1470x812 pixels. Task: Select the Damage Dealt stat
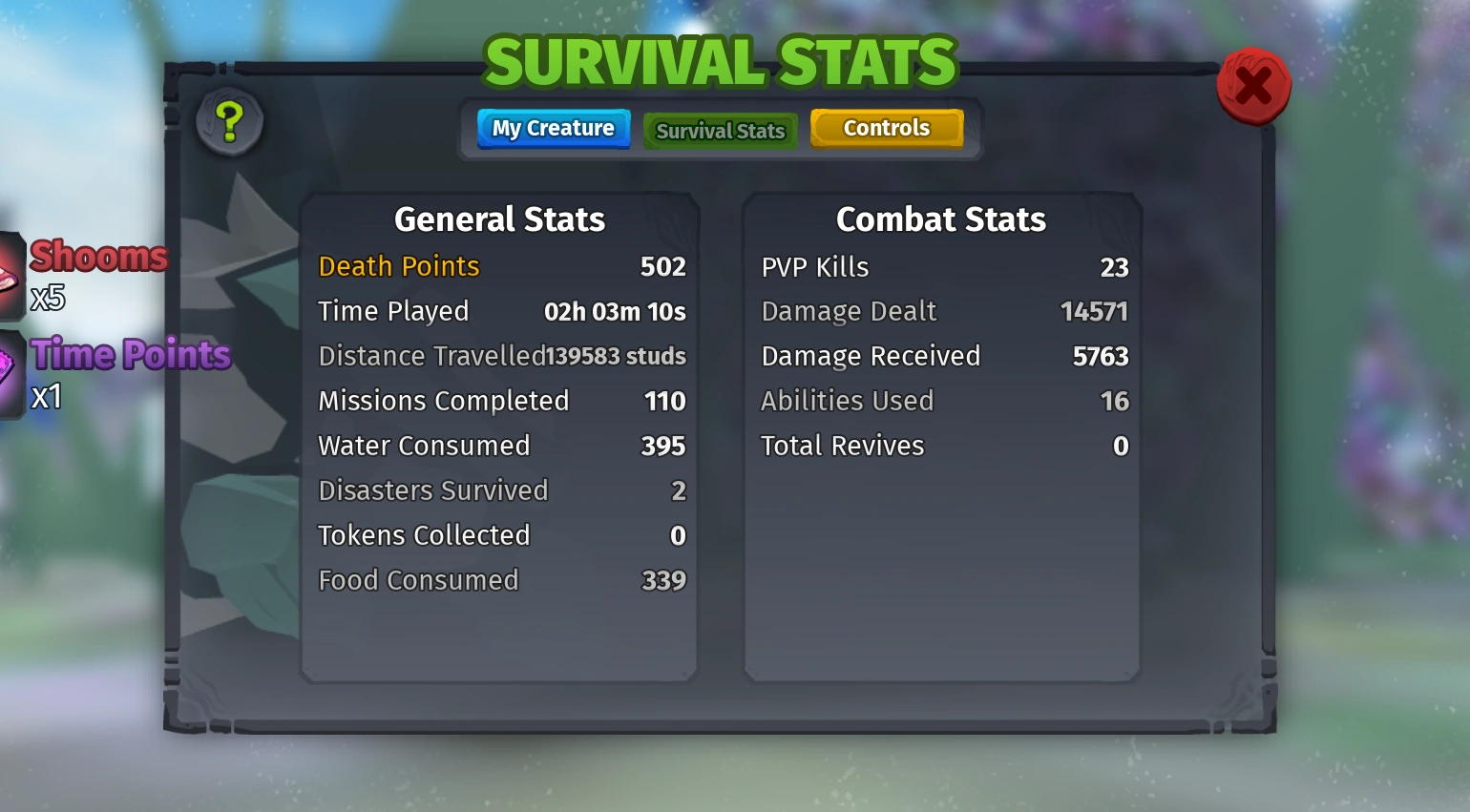pyautogui.click(x=849, y=311)
